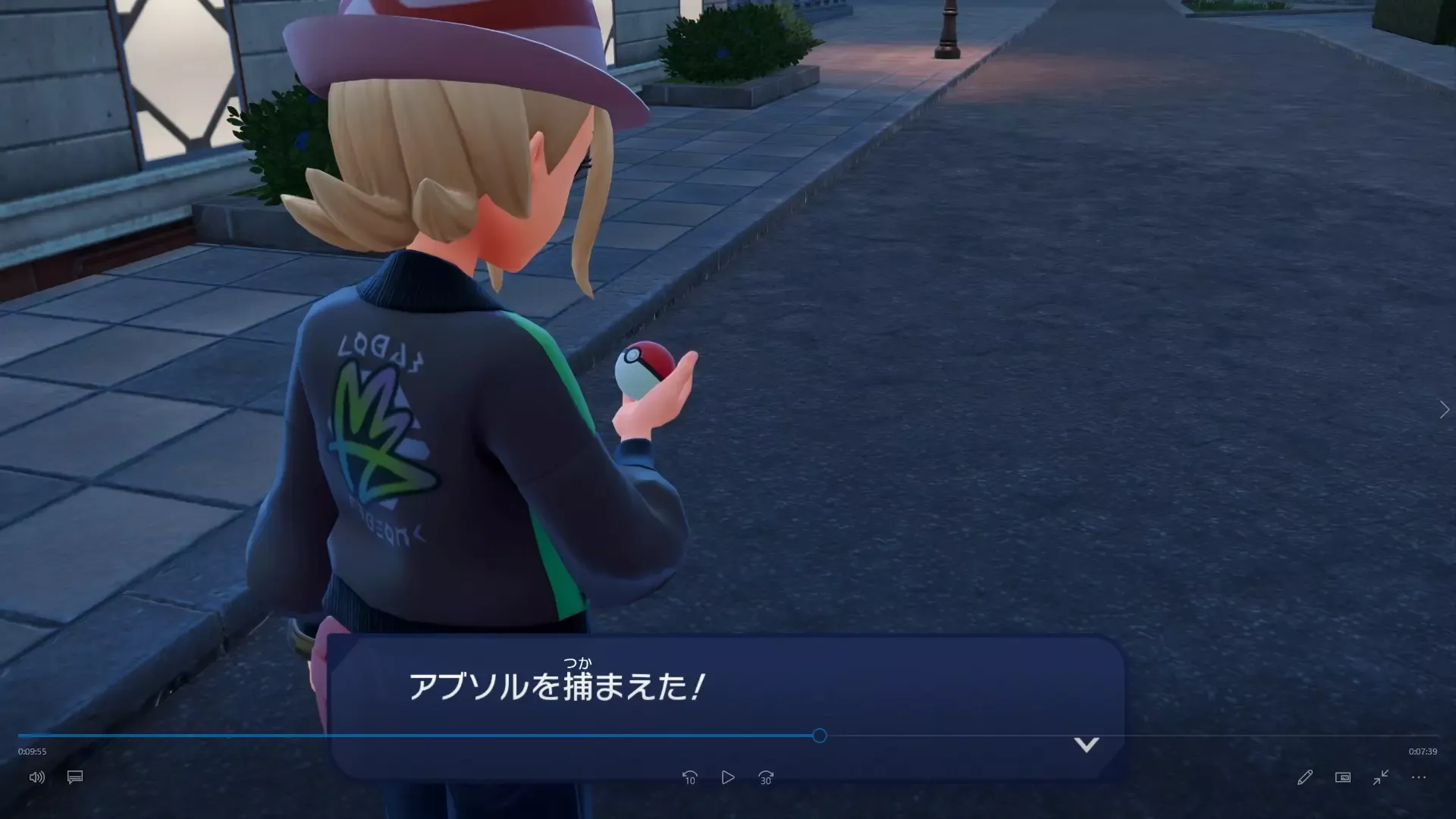Viewport: 1456px width, 819px height.
Task: Click the exit-fullscreen shrink icon
Action: pos(1380,777)
